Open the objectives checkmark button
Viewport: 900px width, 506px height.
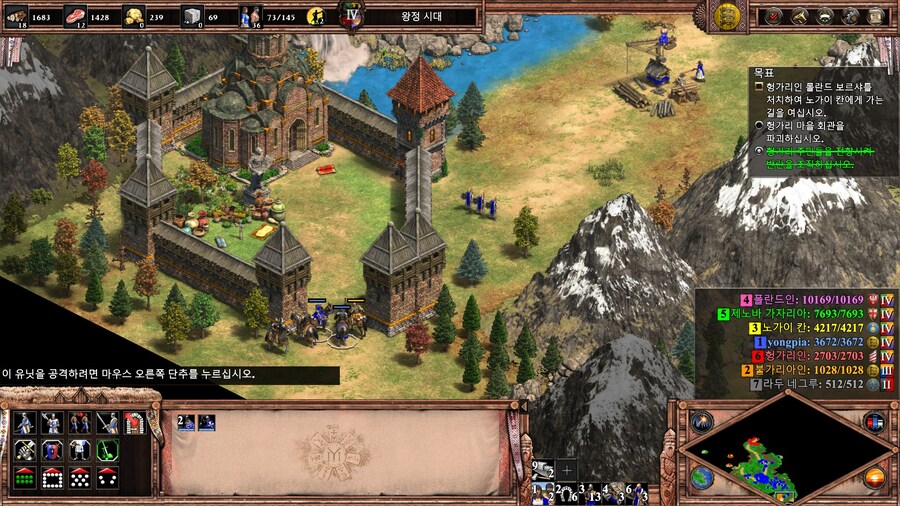tap(775, 15)
